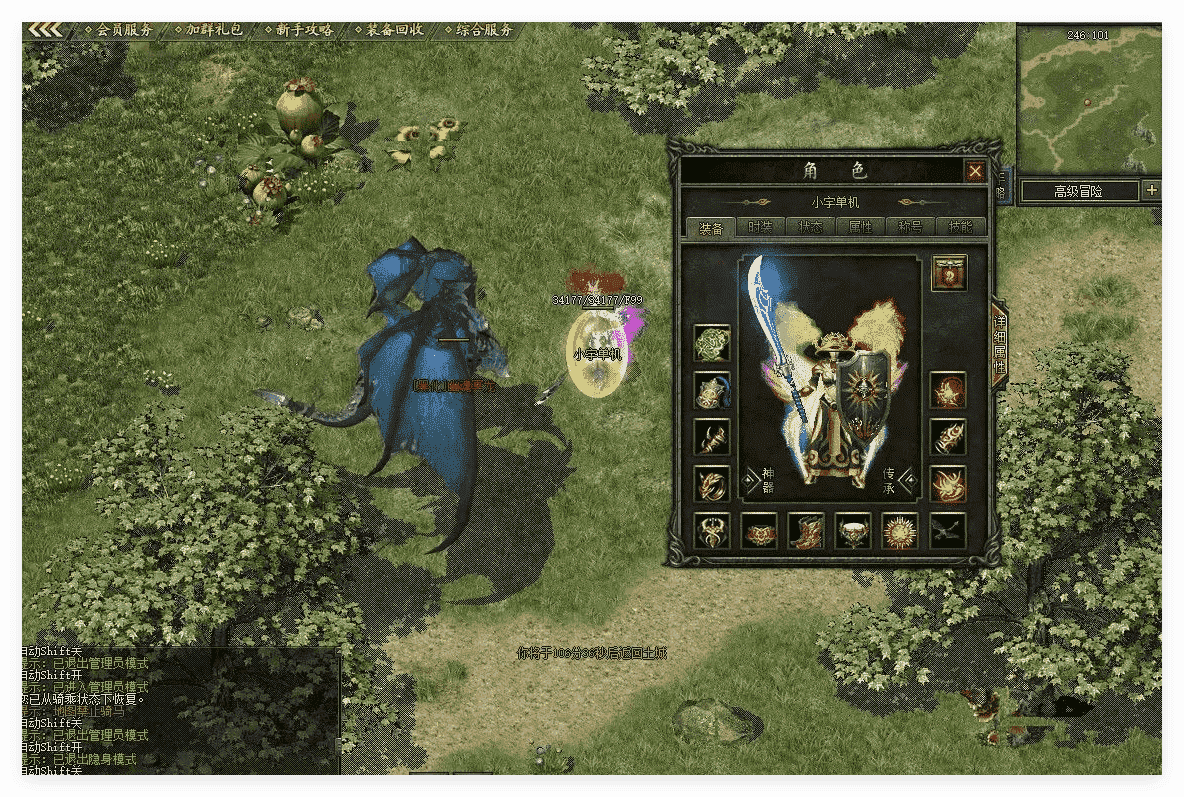Select the equipped boots slot
The image size is (1184, 797).
click(806, 531)
